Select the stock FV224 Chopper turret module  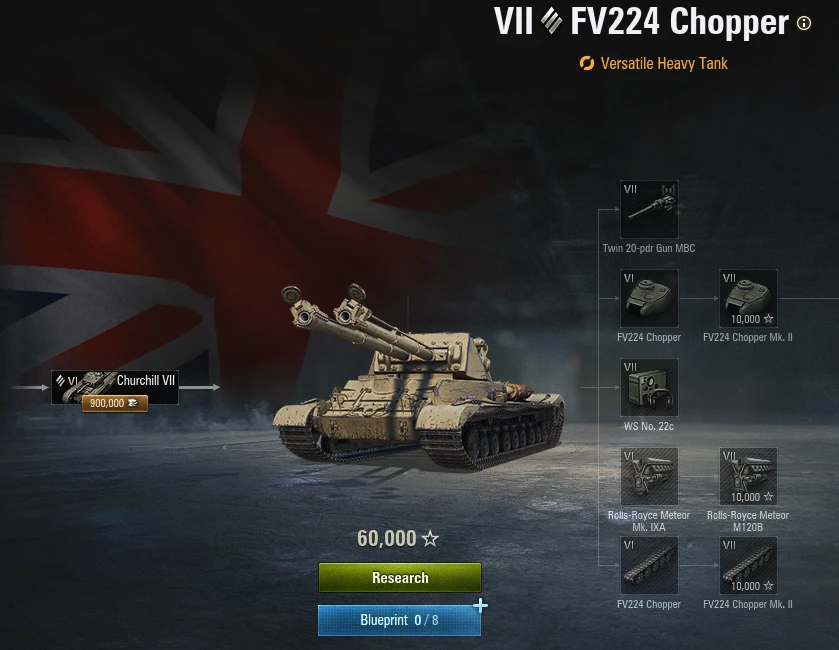click(649, 298)
